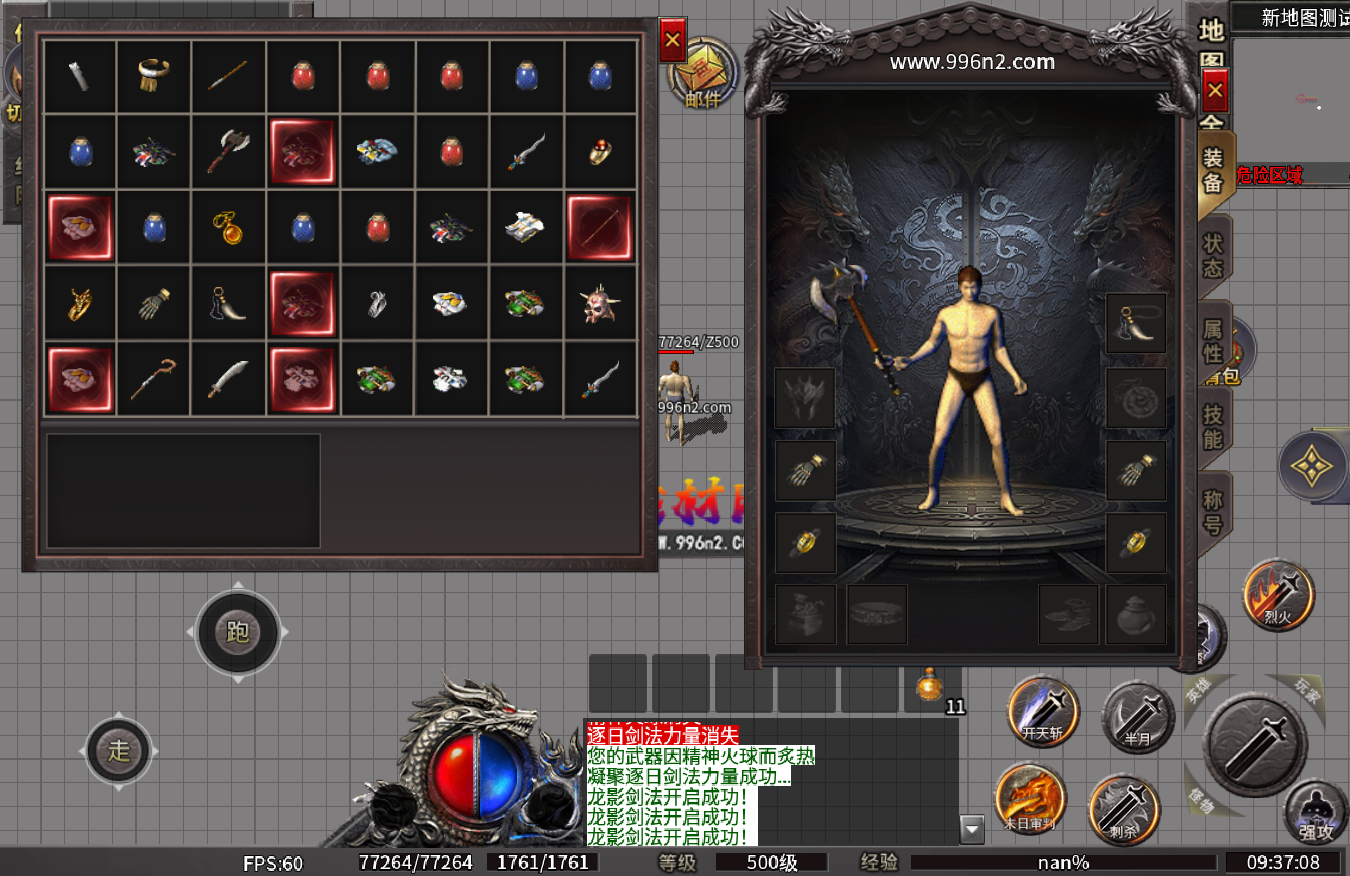Image resolution: width=1350 pixels, height=876 pixels.
Task: Cast the 刺杀 thrust skill
Action: [x=1124, y=808]
